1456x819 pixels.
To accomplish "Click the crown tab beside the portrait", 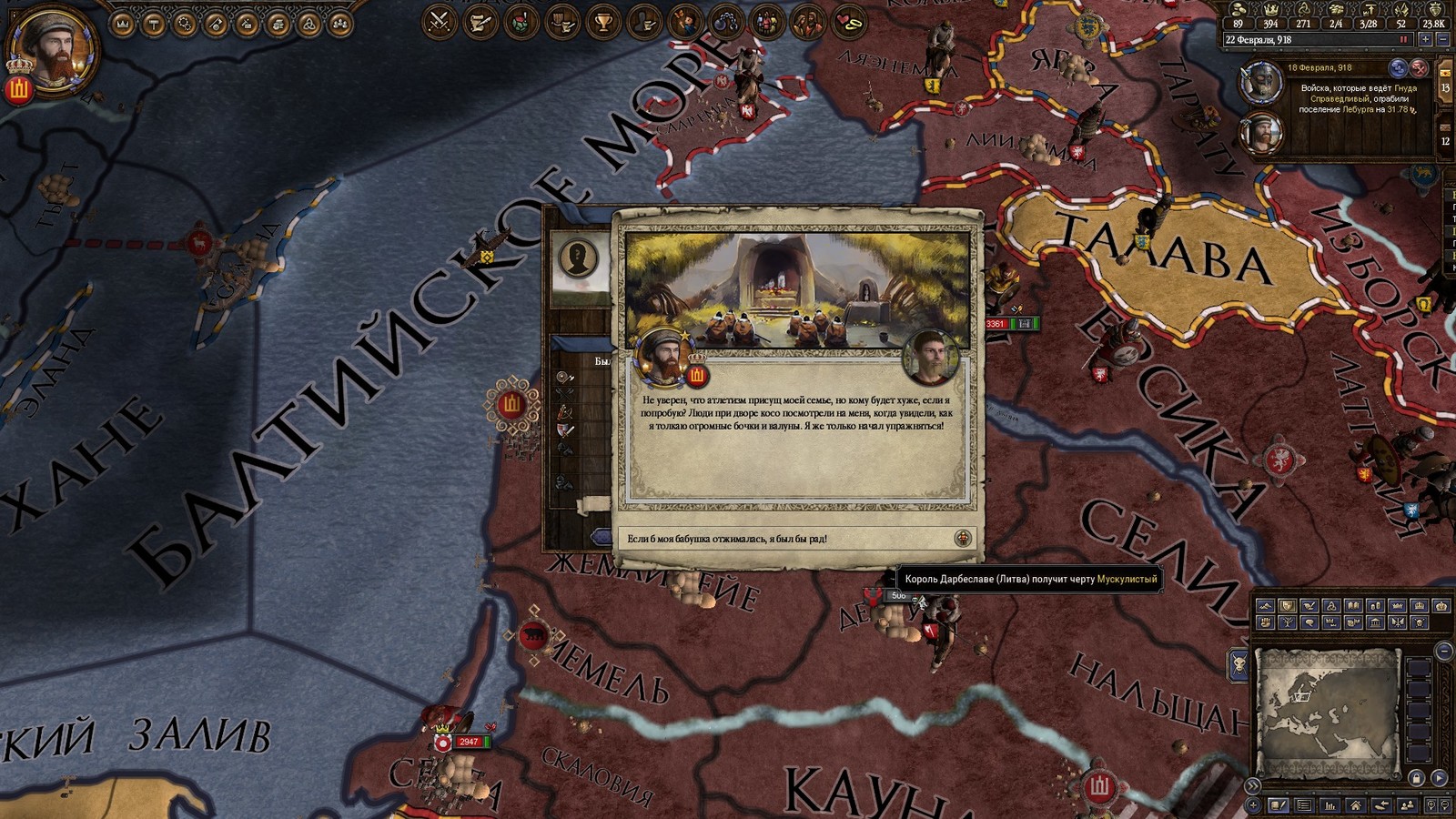I will pyautogui.click(x=123, y=24).
